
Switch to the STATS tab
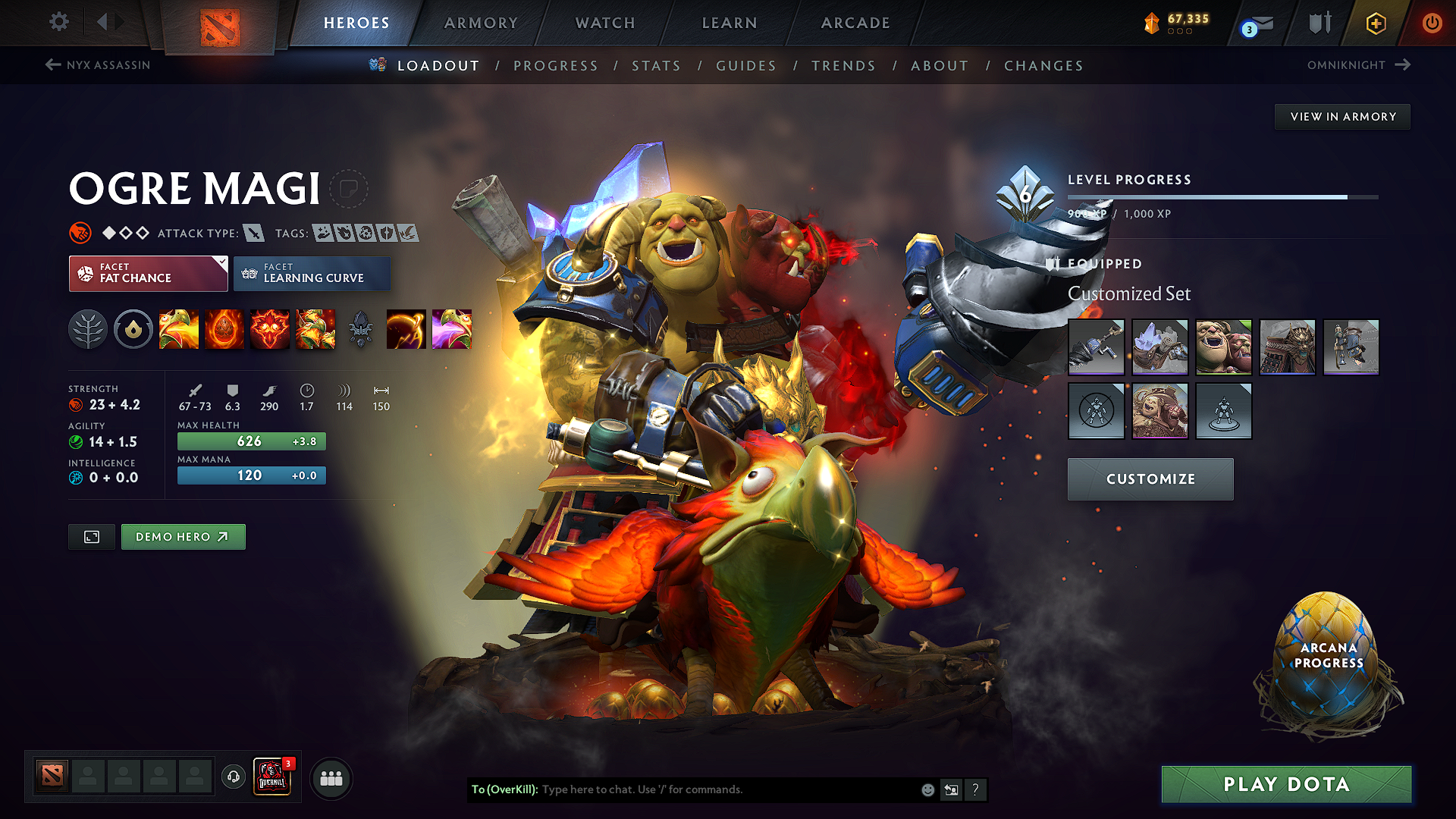coord(657,66)
